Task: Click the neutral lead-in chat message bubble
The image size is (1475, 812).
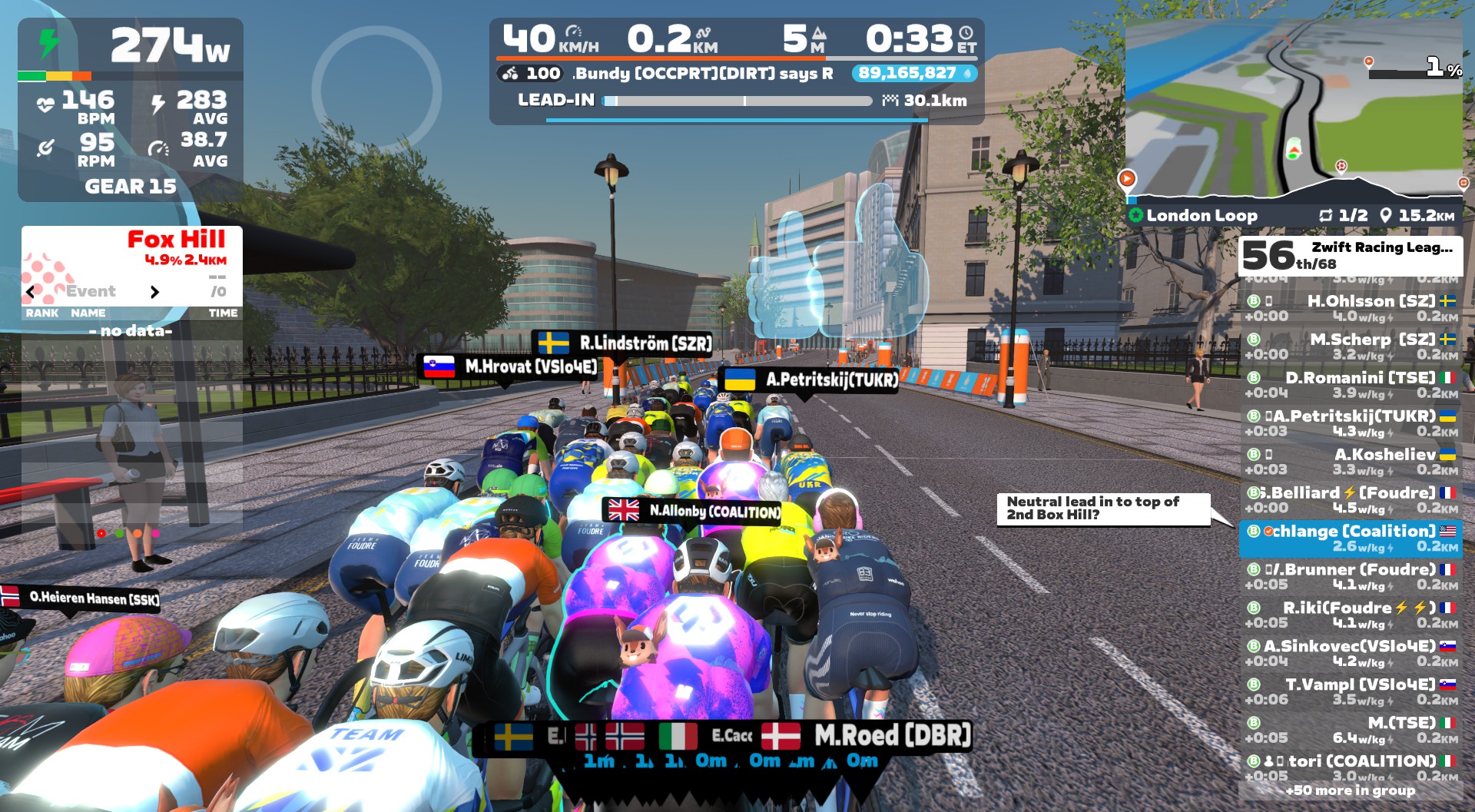Action: 1102,509
